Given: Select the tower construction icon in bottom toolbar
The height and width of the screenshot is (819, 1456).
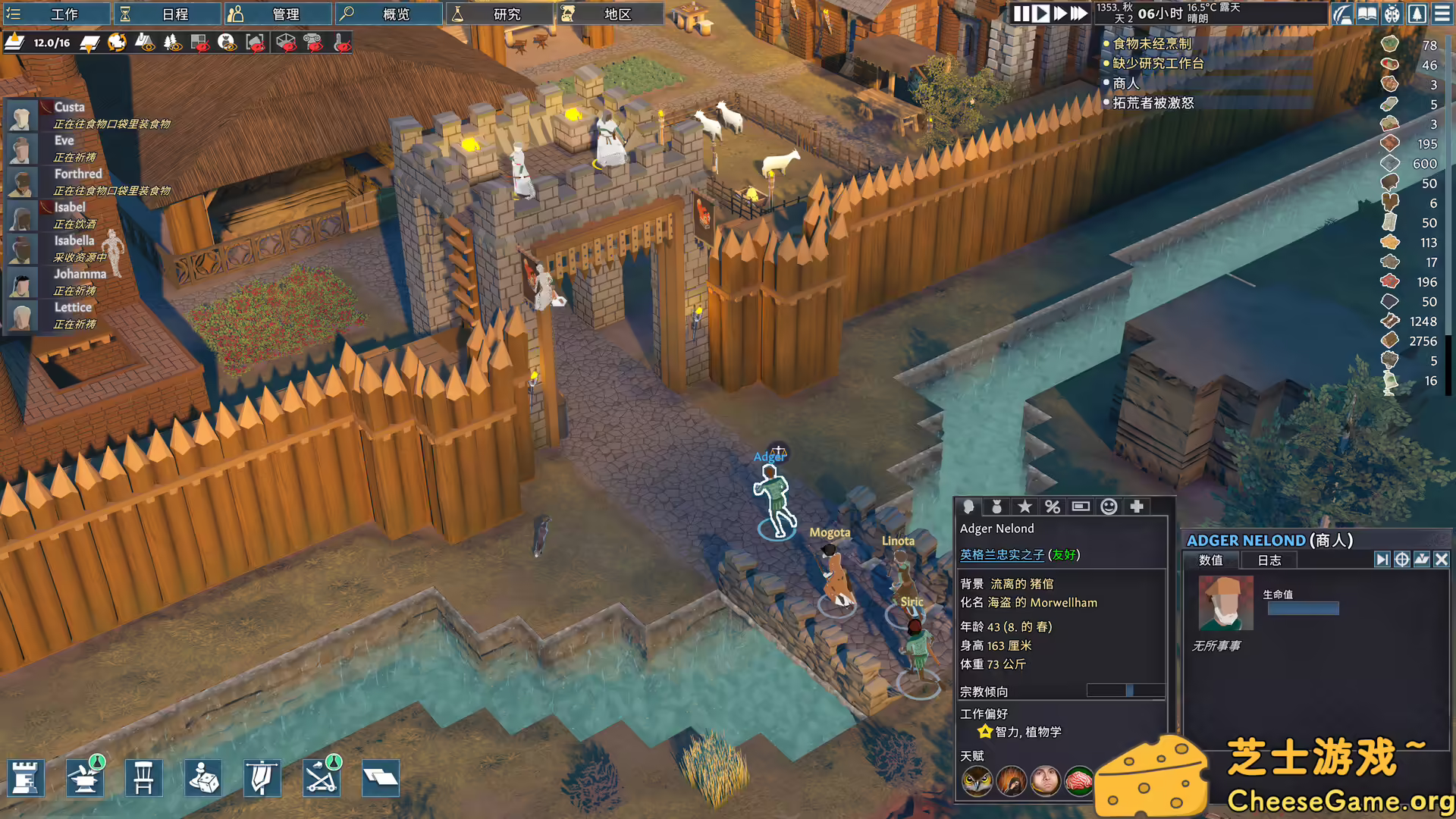Looking at the screenshot, I should [26, 777].
